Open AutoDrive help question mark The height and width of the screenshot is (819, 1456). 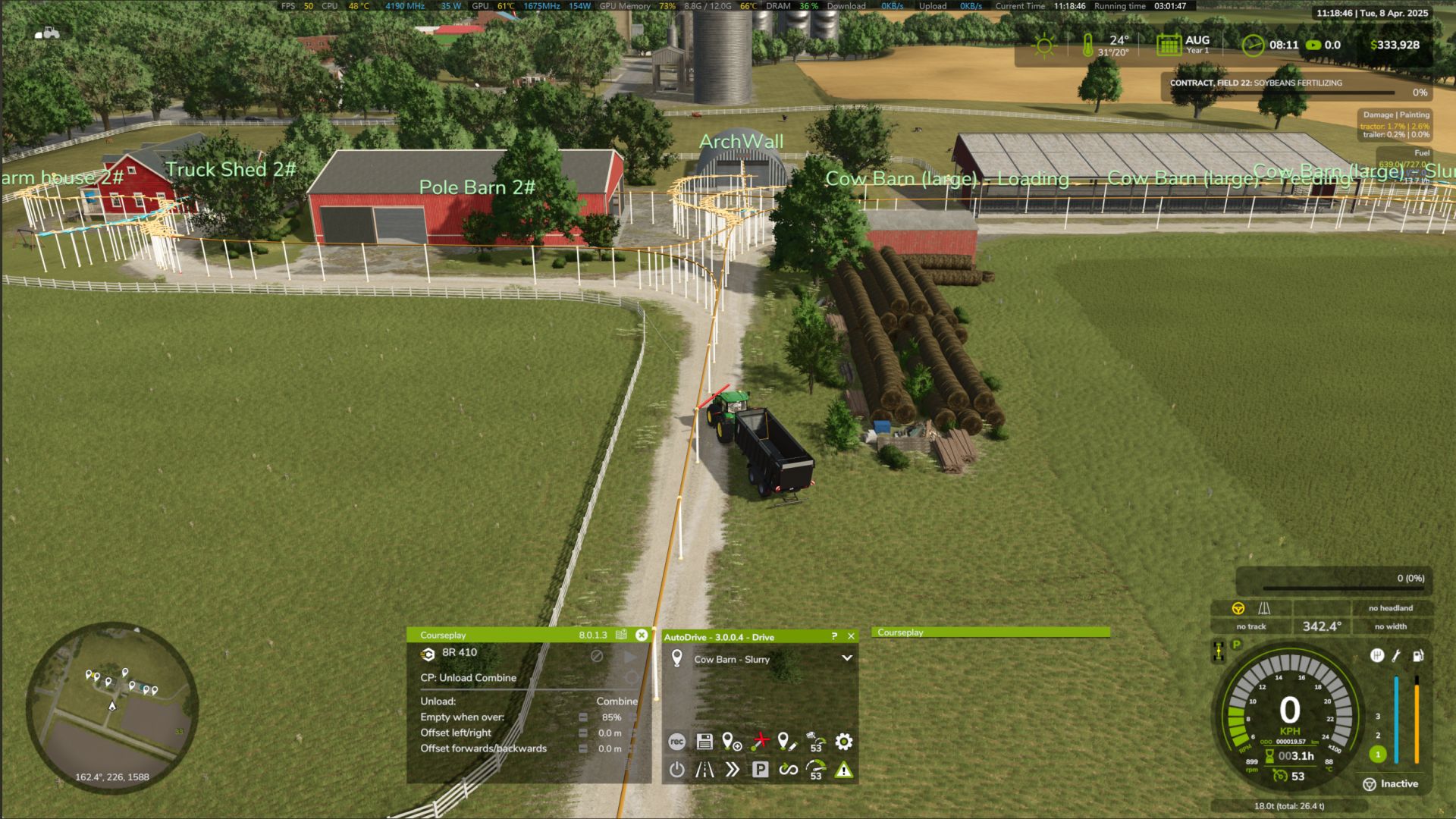tap(834, 636)
